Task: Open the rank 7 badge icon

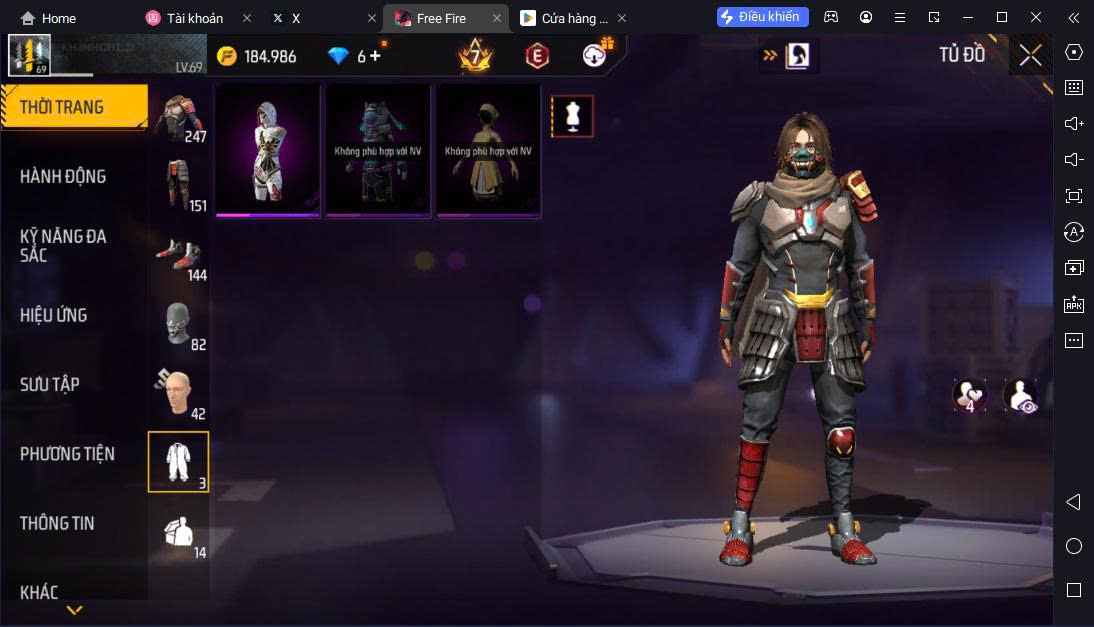Action: tap(475, 55)
